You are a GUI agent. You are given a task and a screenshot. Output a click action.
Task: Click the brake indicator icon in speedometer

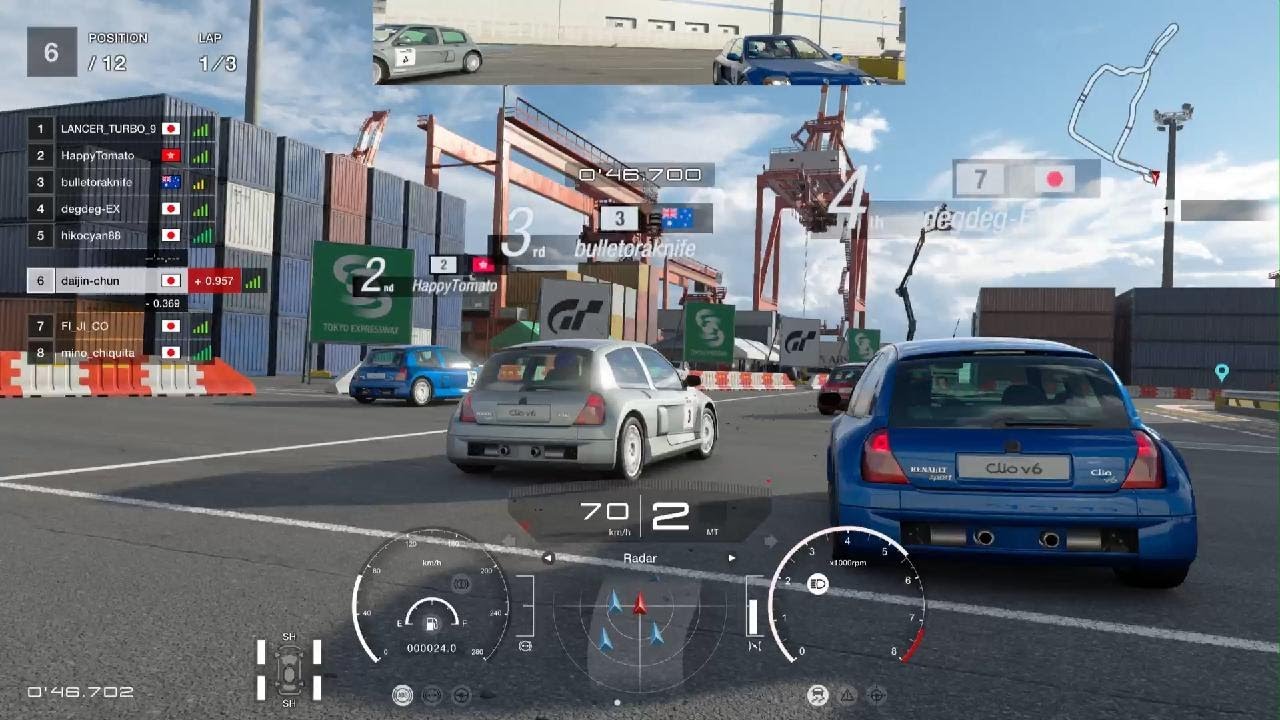[x=462, y=581]
